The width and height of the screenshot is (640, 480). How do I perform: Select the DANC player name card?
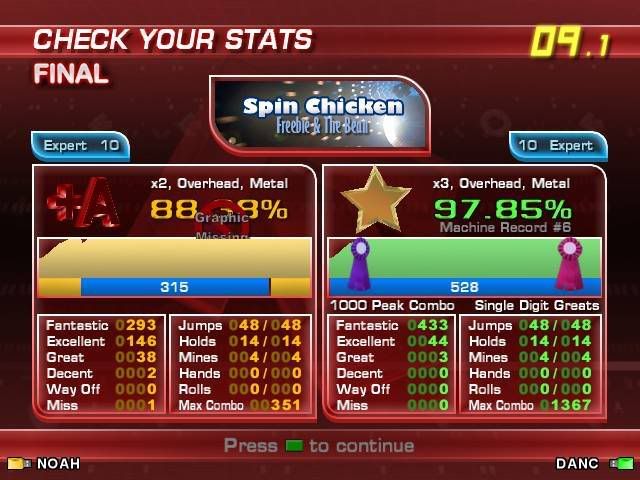(x=594, y=464)
